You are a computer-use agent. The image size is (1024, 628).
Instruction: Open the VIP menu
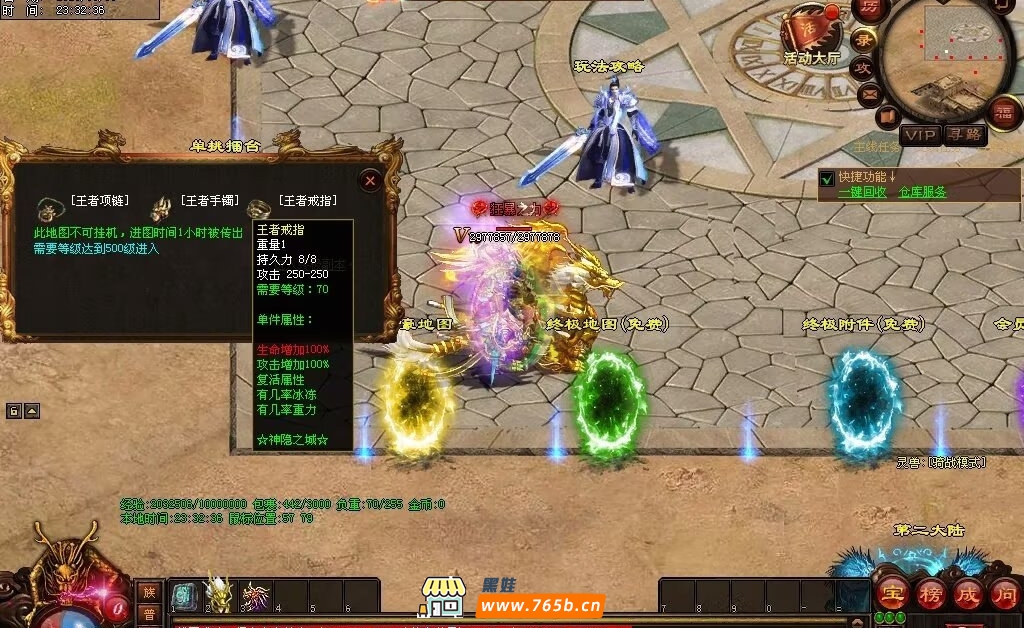[920, 135]
